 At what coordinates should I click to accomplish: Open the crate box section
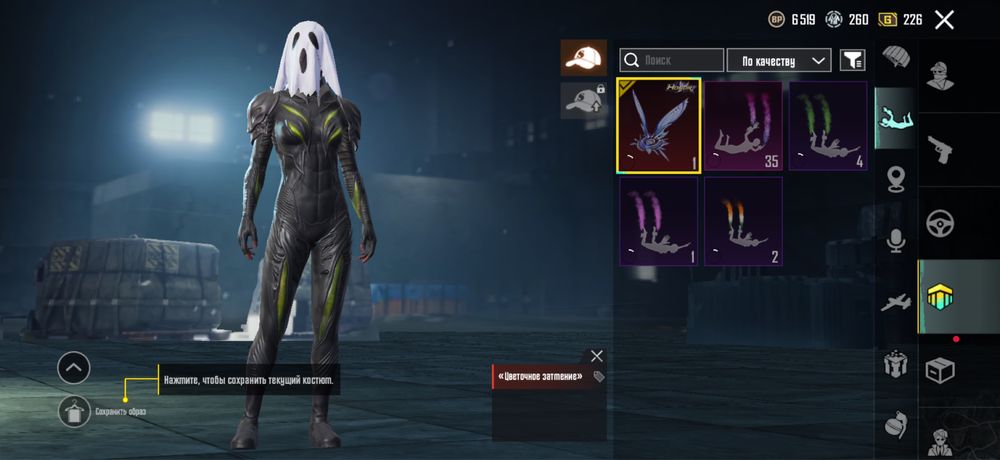pyautogui.click(x=941, y=370)
